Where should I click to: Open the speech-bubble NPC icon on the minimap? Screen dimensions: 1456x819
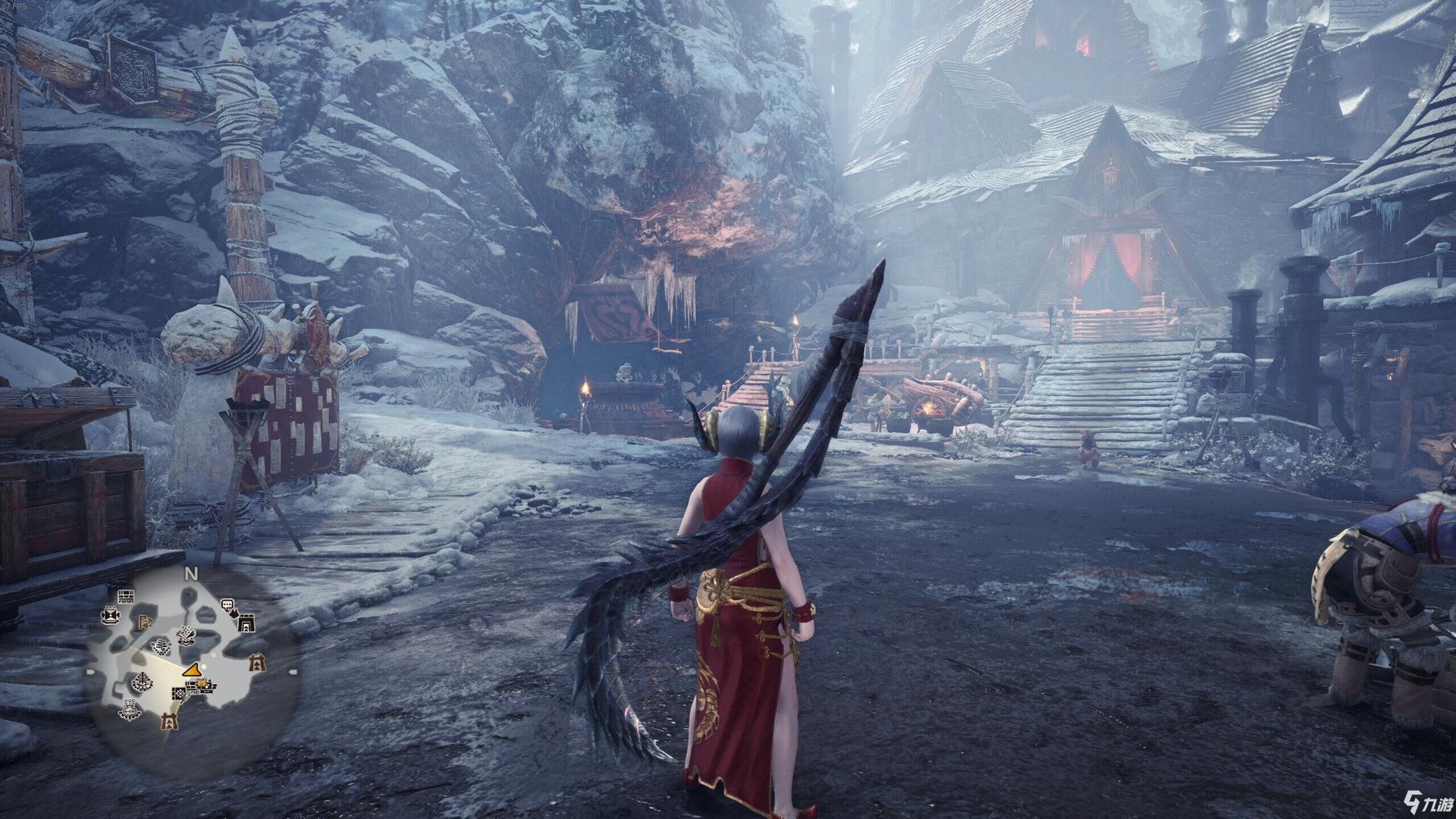pos(226,604)
